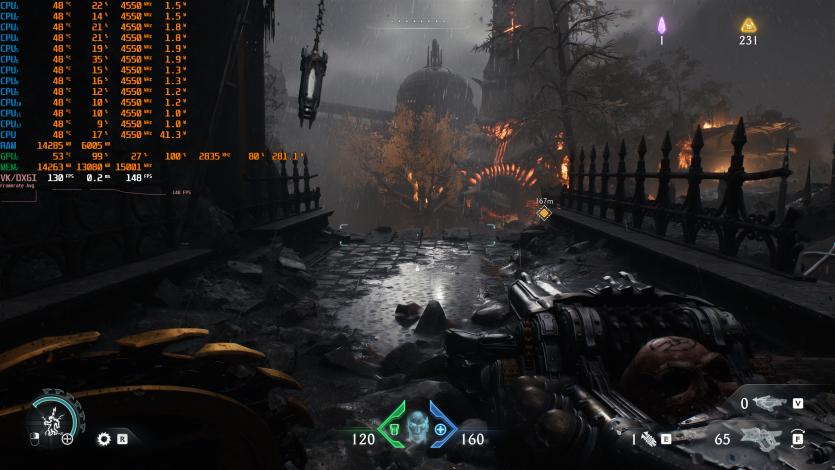Select the orange diamond objective marker
Screen dimensions: 835x470
(x=544, y=213)
